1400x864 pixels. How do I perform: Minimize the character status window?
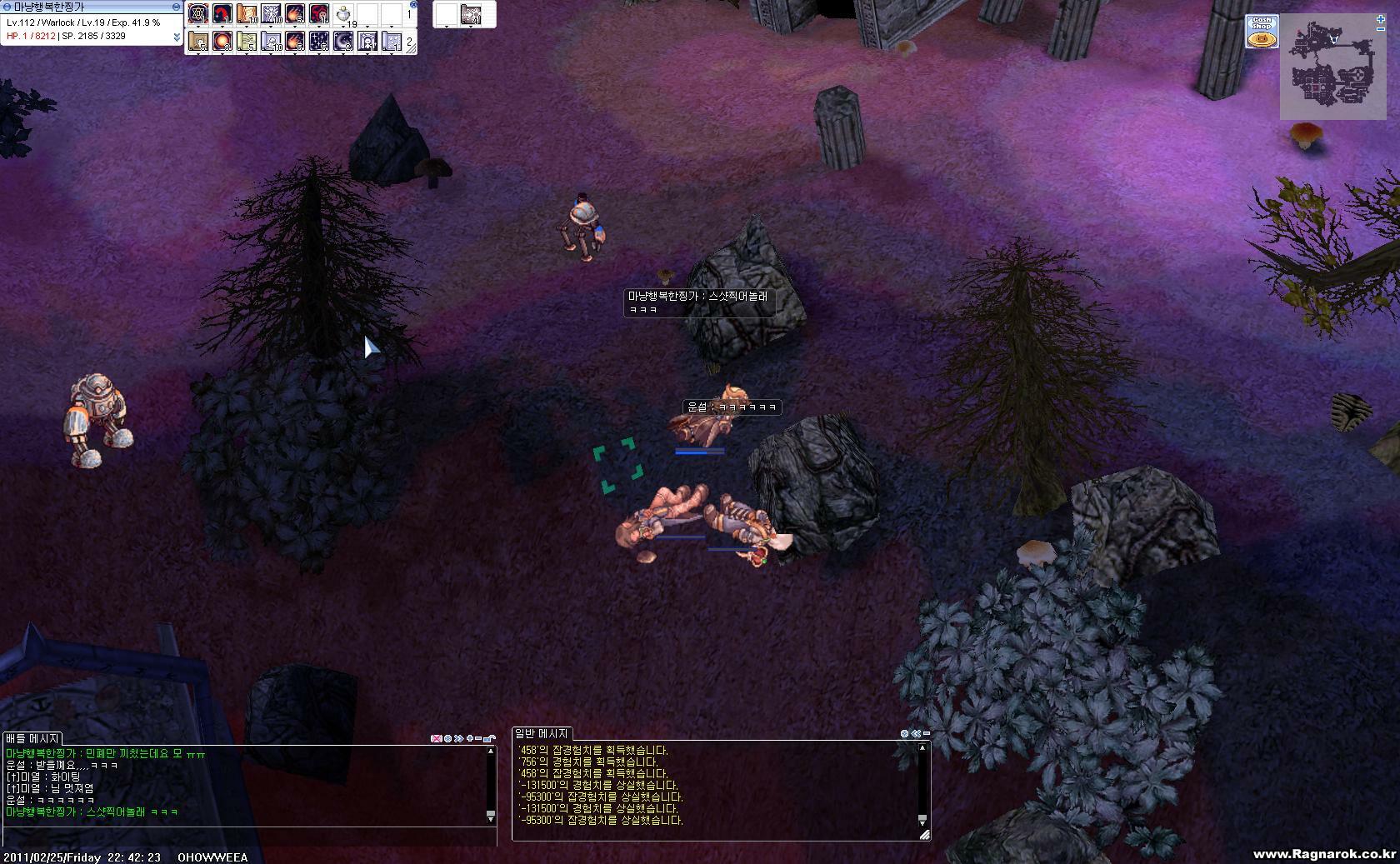click(x=176, y=7)
